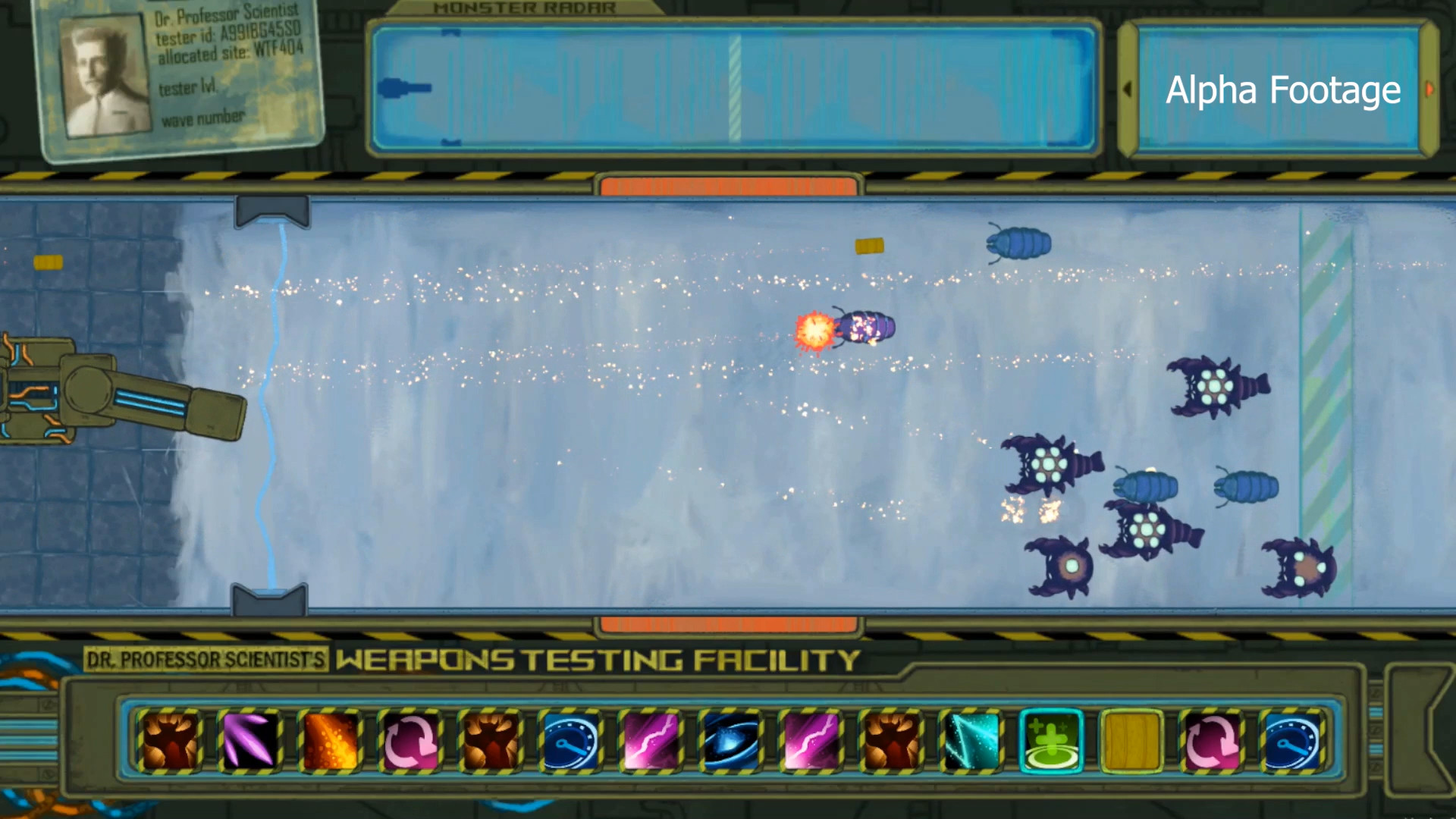Expand the Monster Radar display panel
Viewport: 1456px width, 819px height.
tap(730, 89)
